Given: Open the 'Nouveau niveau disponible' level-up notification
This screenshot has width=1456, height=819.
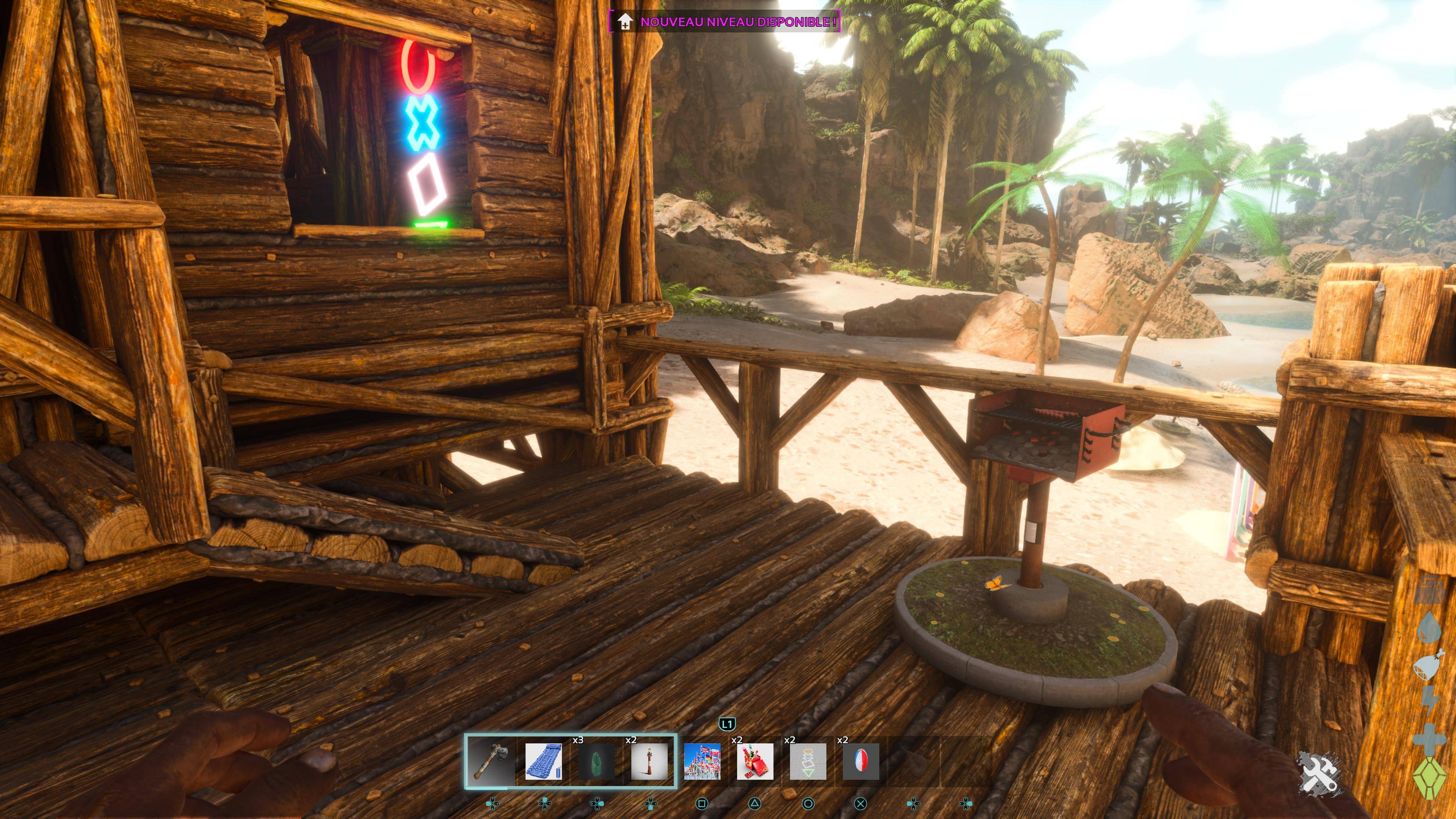Looking at the screenshot, I should (725, 22).
